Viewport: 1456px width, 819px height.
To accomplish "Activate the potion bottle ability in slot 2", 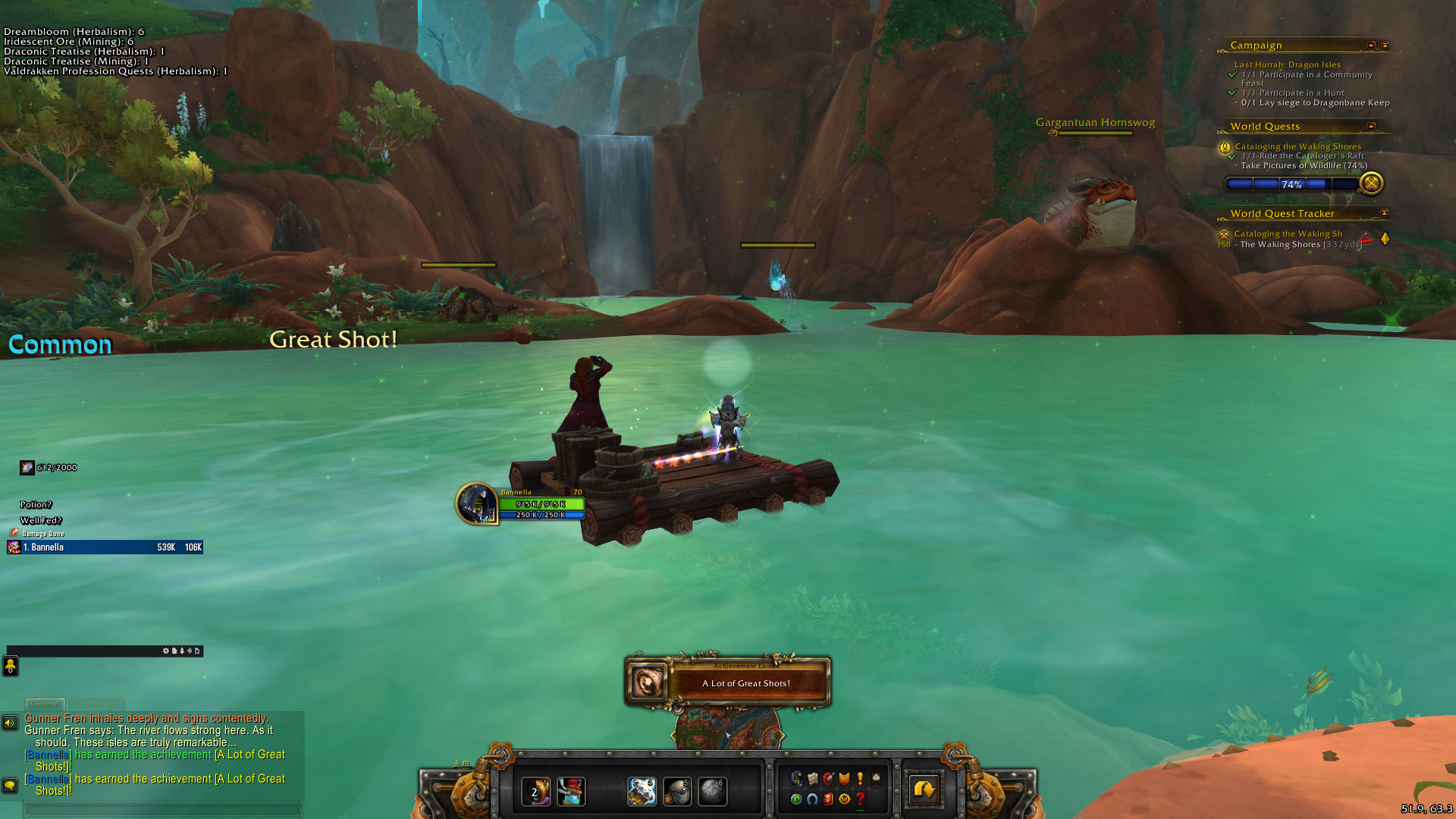I will 571,792.
